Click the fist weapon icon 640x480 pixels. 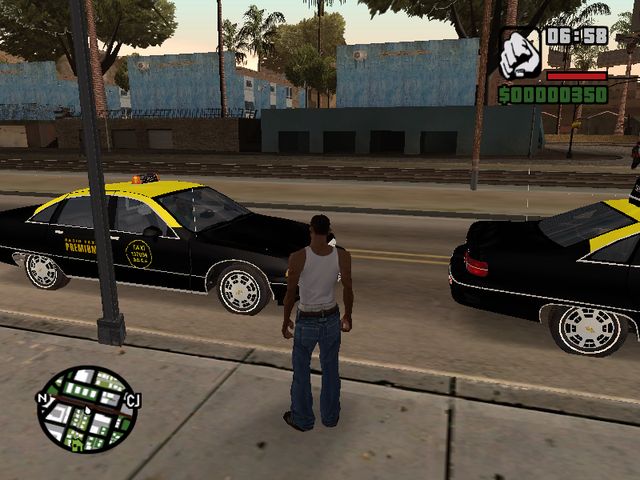coord(519,55)
